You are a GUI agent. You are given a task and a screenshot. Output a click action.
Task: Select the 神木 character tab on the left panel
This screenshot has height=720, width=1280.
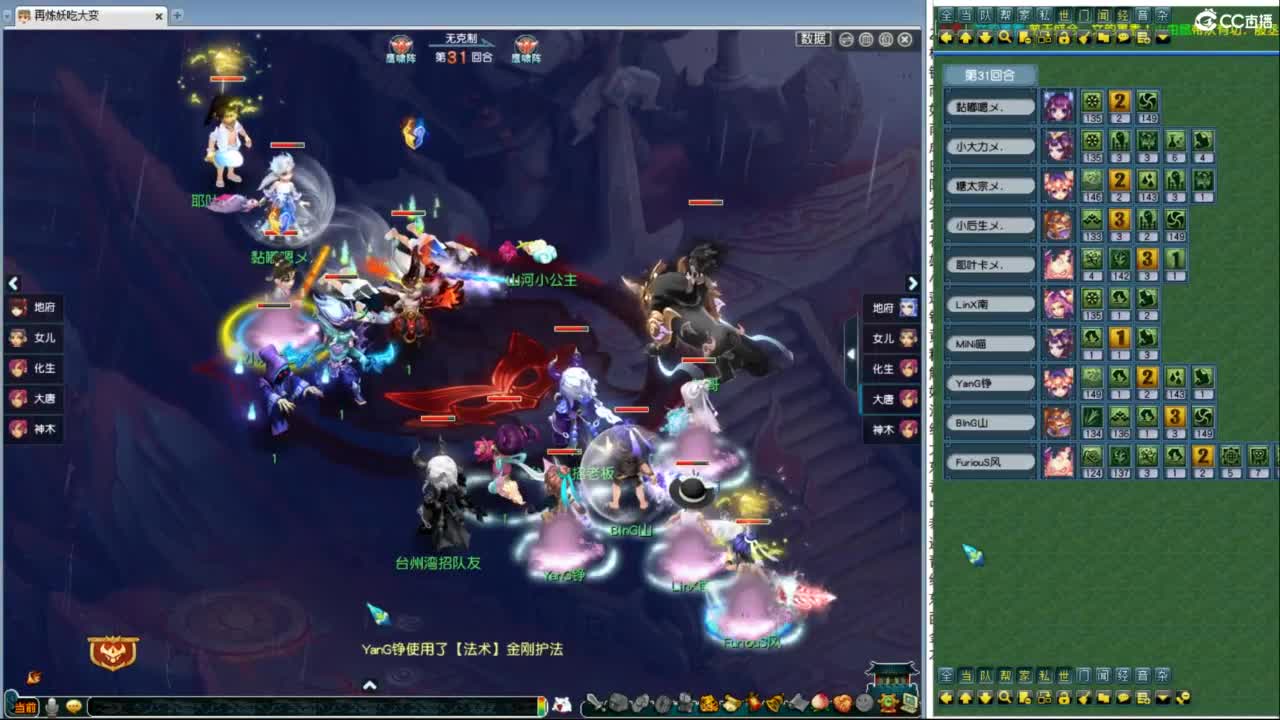33,429
